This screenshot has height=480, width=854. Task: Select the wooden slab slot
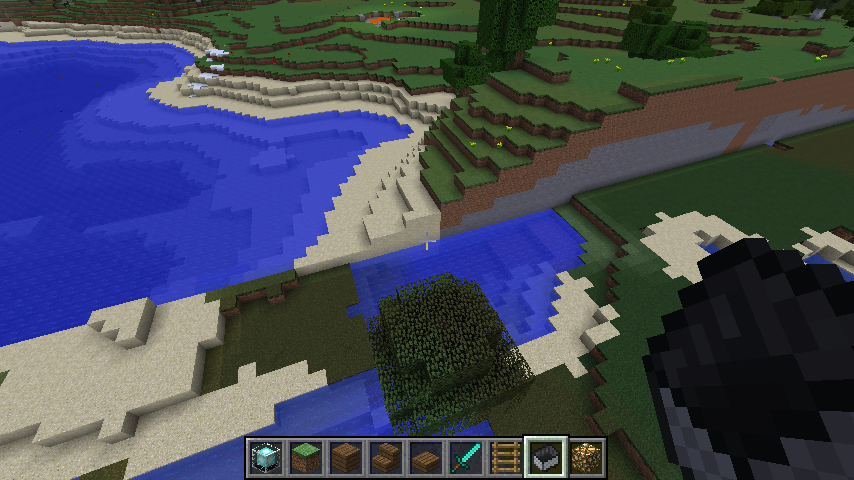coord(425,458)
